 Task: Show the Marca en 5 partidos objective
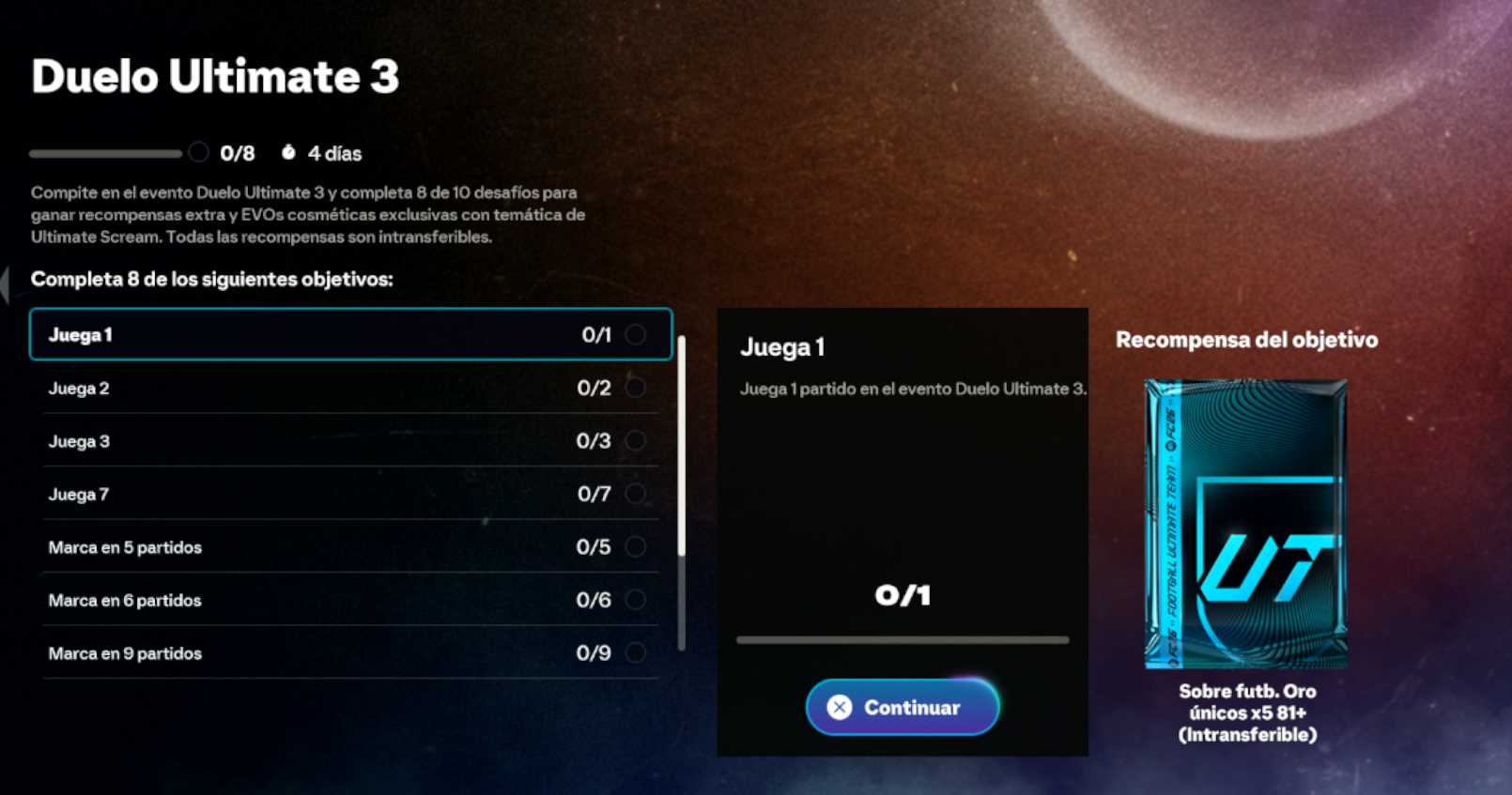pyautogui.click(x=350, y=547)
